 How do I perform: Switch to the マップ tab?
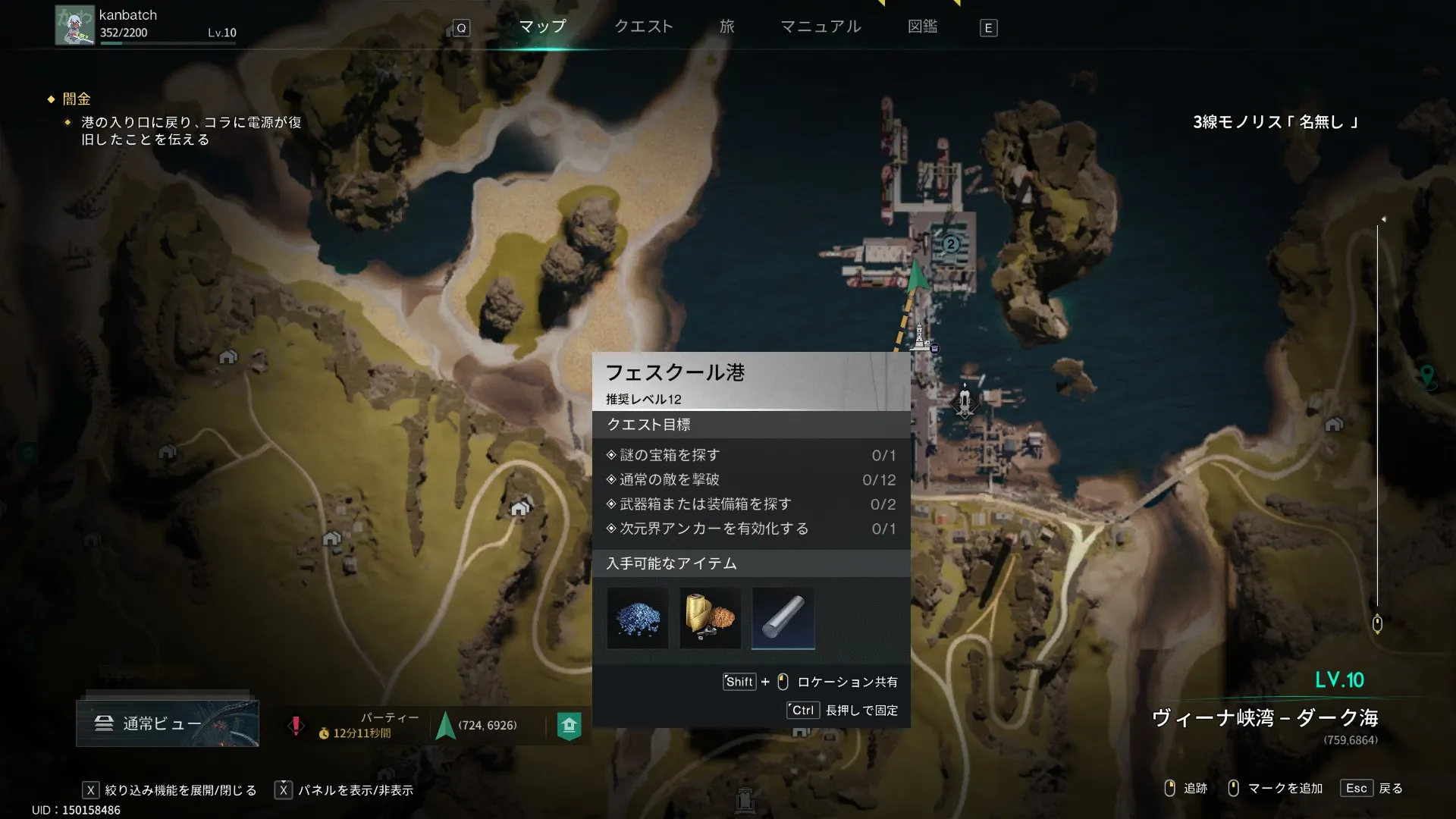(x=542, y=27)
